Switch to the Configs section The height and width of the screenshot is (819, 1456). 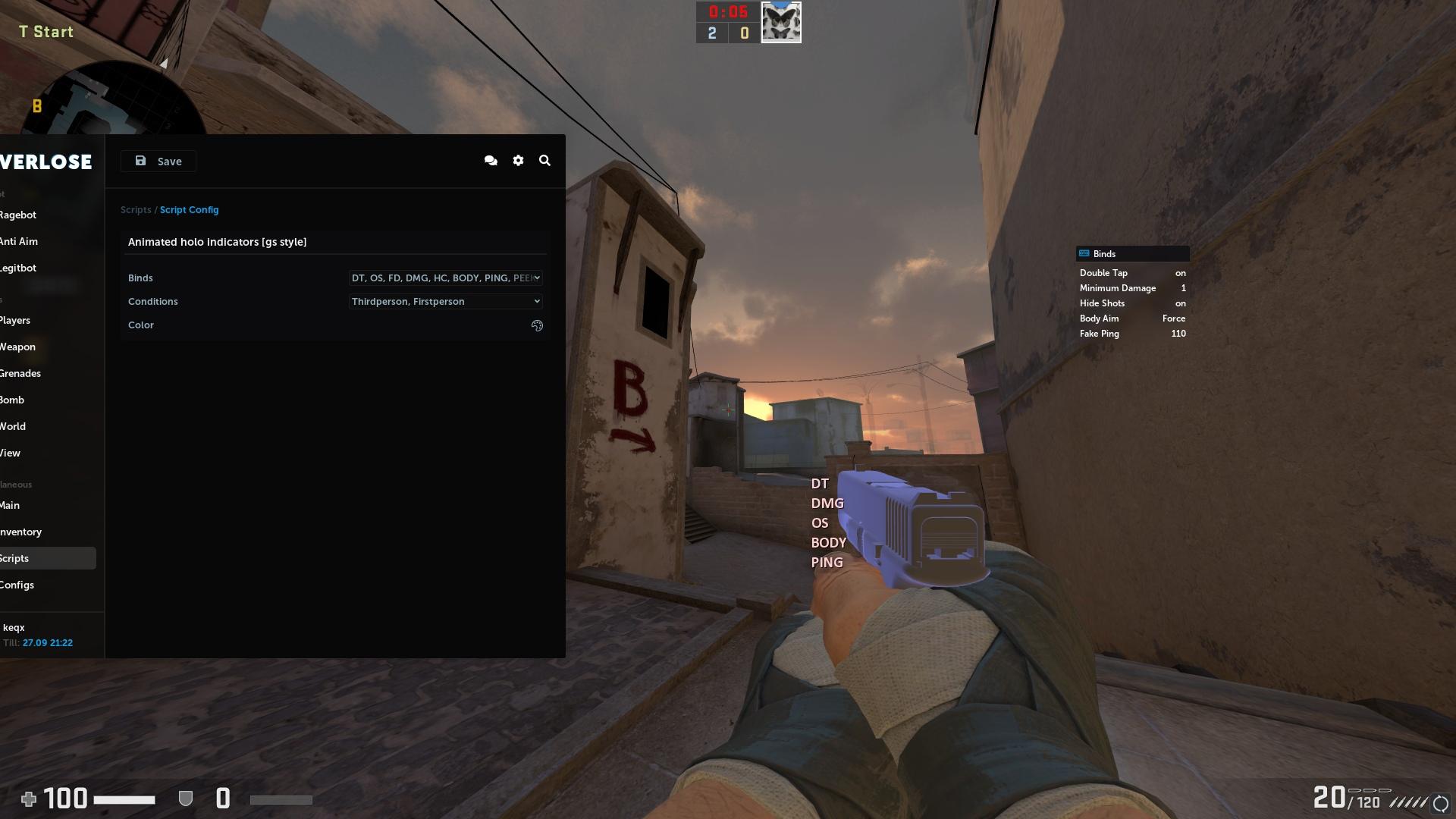point(17,585)
